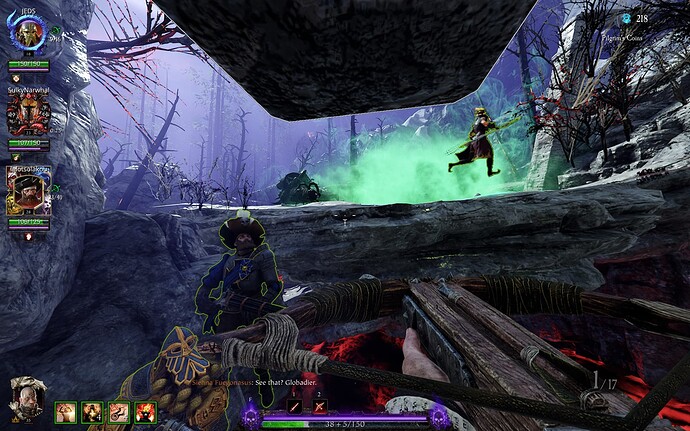Switch to weapon slot 2 ranged icon
This screenshot has height=431, width=690.
coord(321,407)
